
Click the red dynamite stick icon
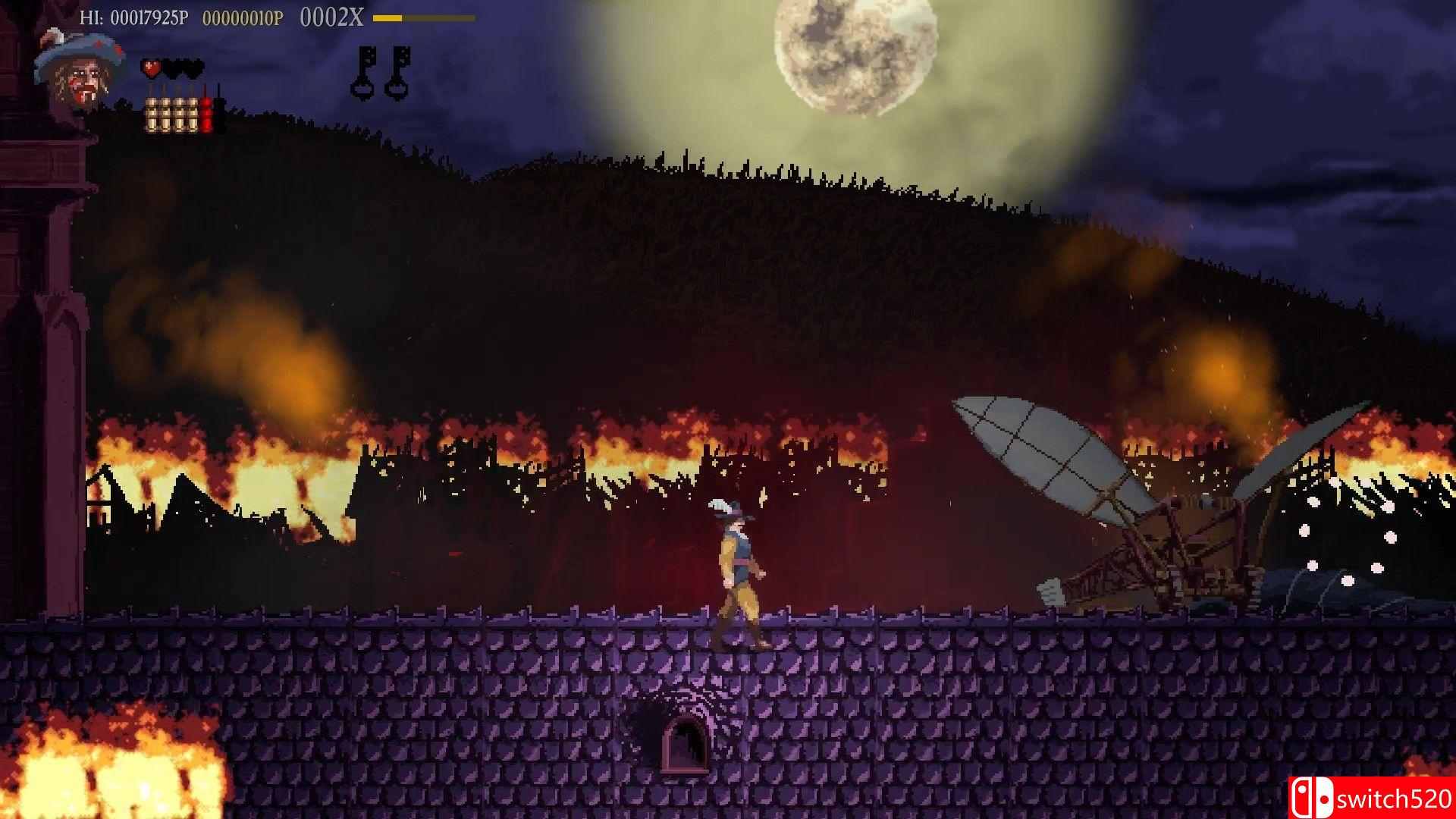[x=207, y=115]
